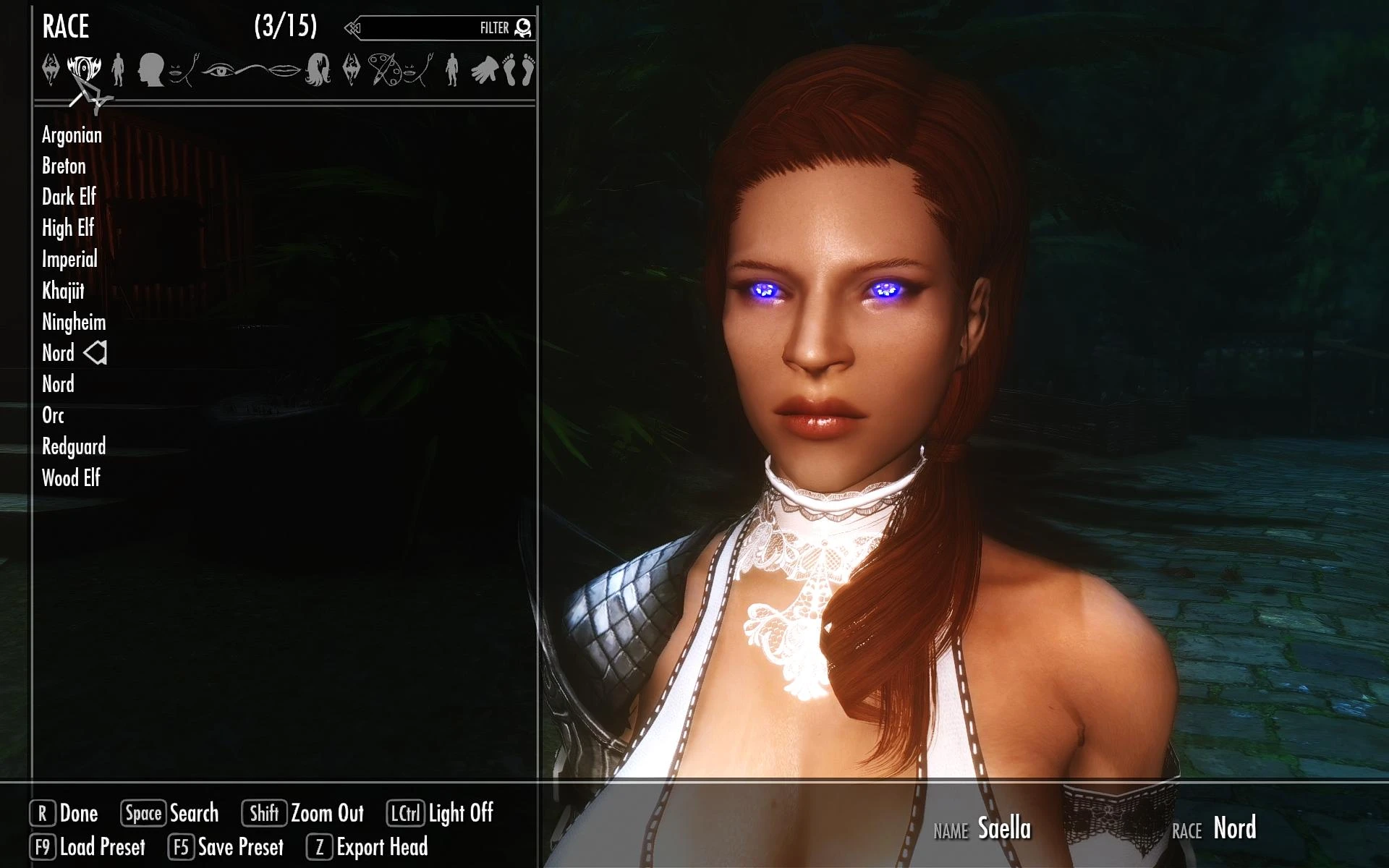Select the Hair category icon
The image size is (1389, 868).
point(319,70)
